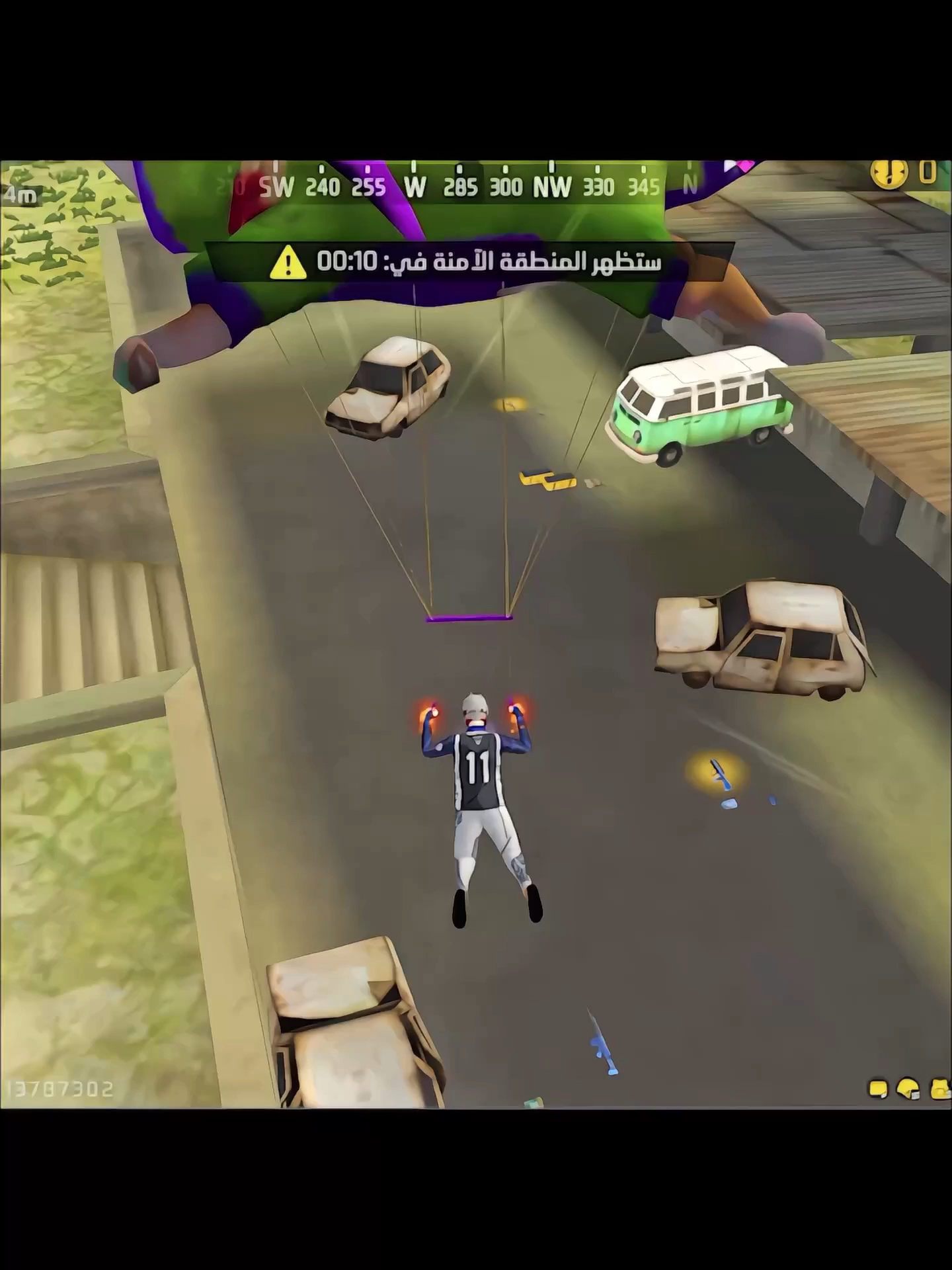Tap the yellow warning triangle on the banner
952x1270 pixels.
(287, 263)
